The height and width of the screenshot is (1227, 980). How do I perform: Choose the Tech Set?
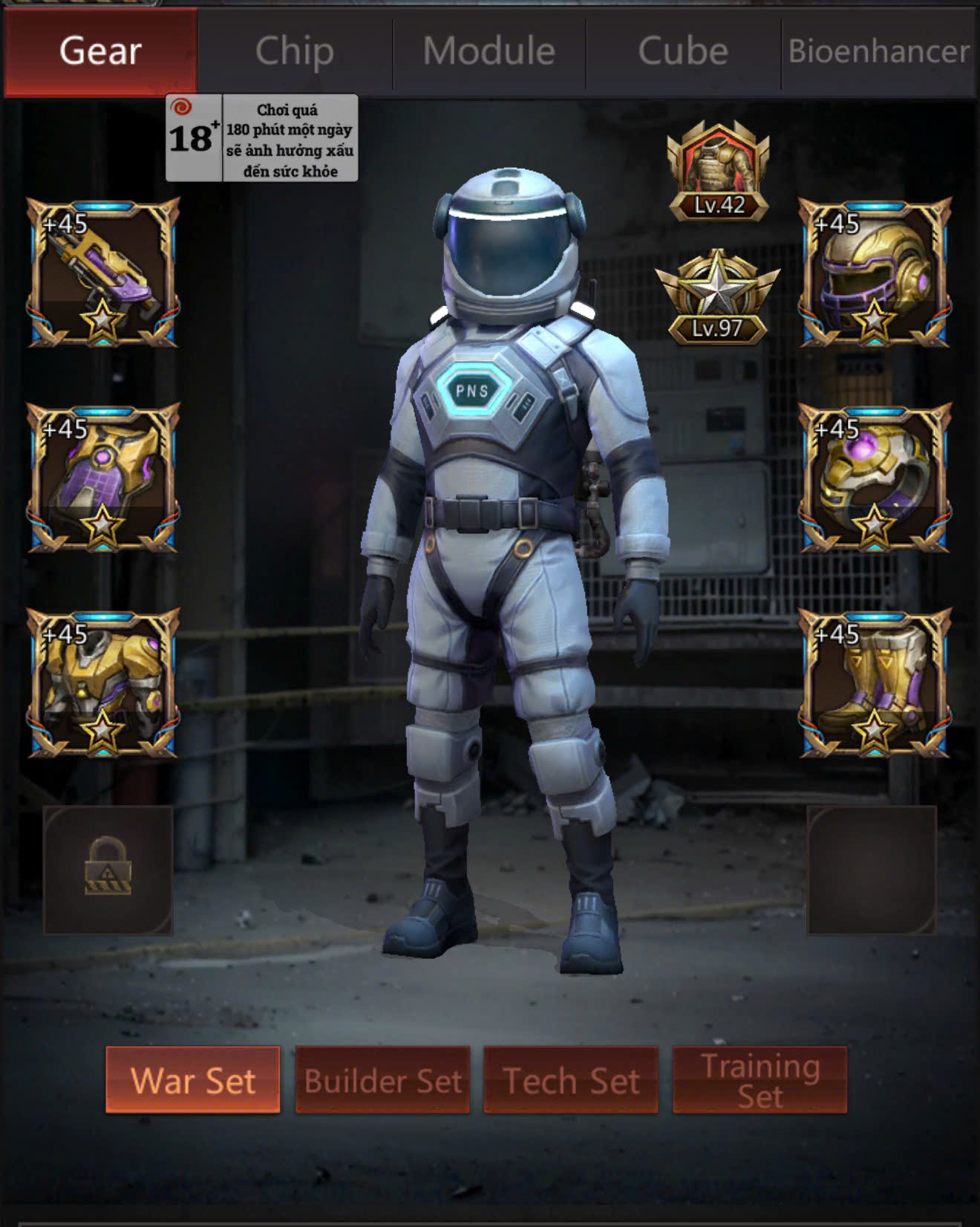(x=571, y=1080)
